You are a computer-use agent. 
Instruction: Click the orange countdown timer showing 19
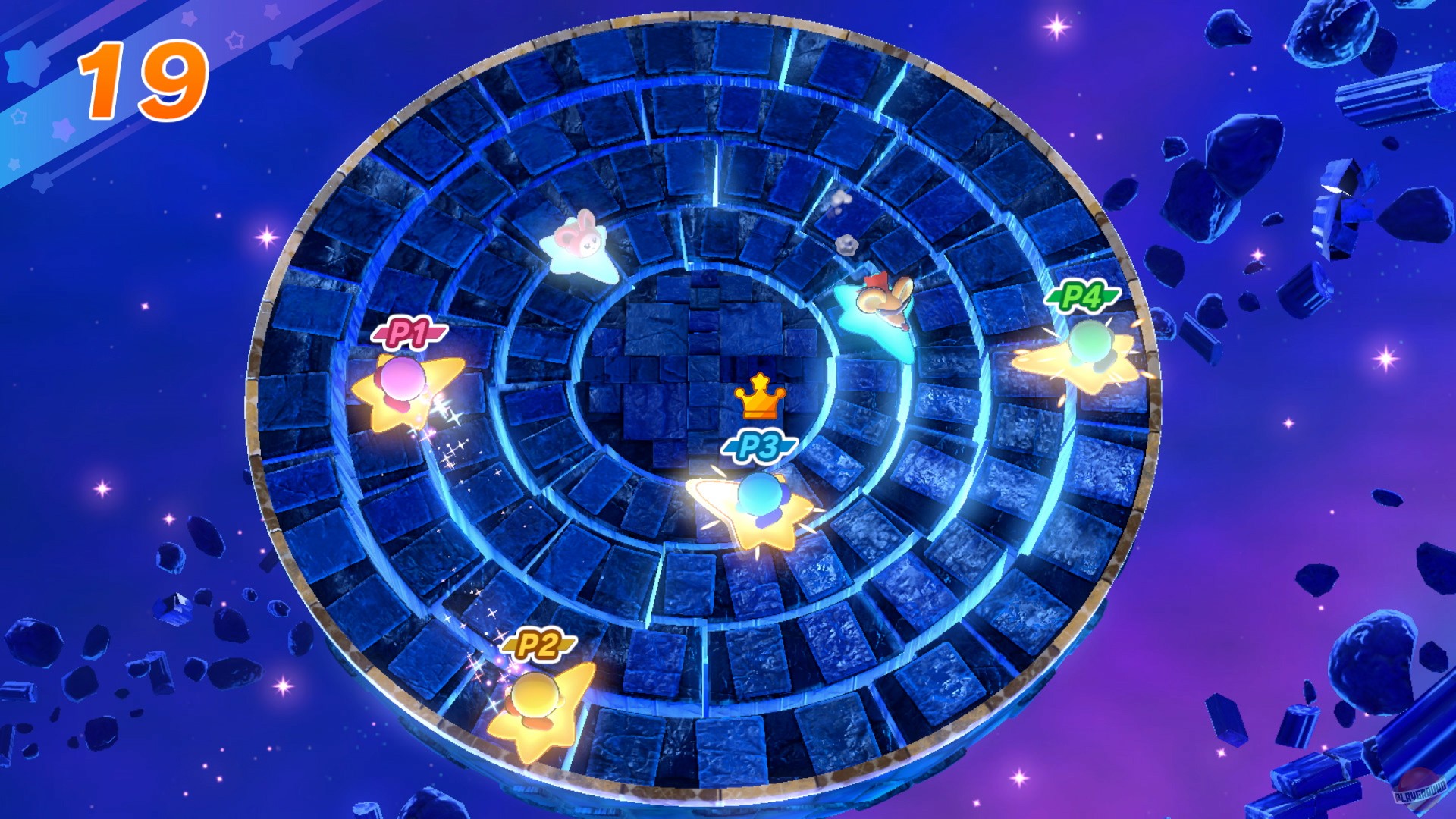click(x=143, y=78)
